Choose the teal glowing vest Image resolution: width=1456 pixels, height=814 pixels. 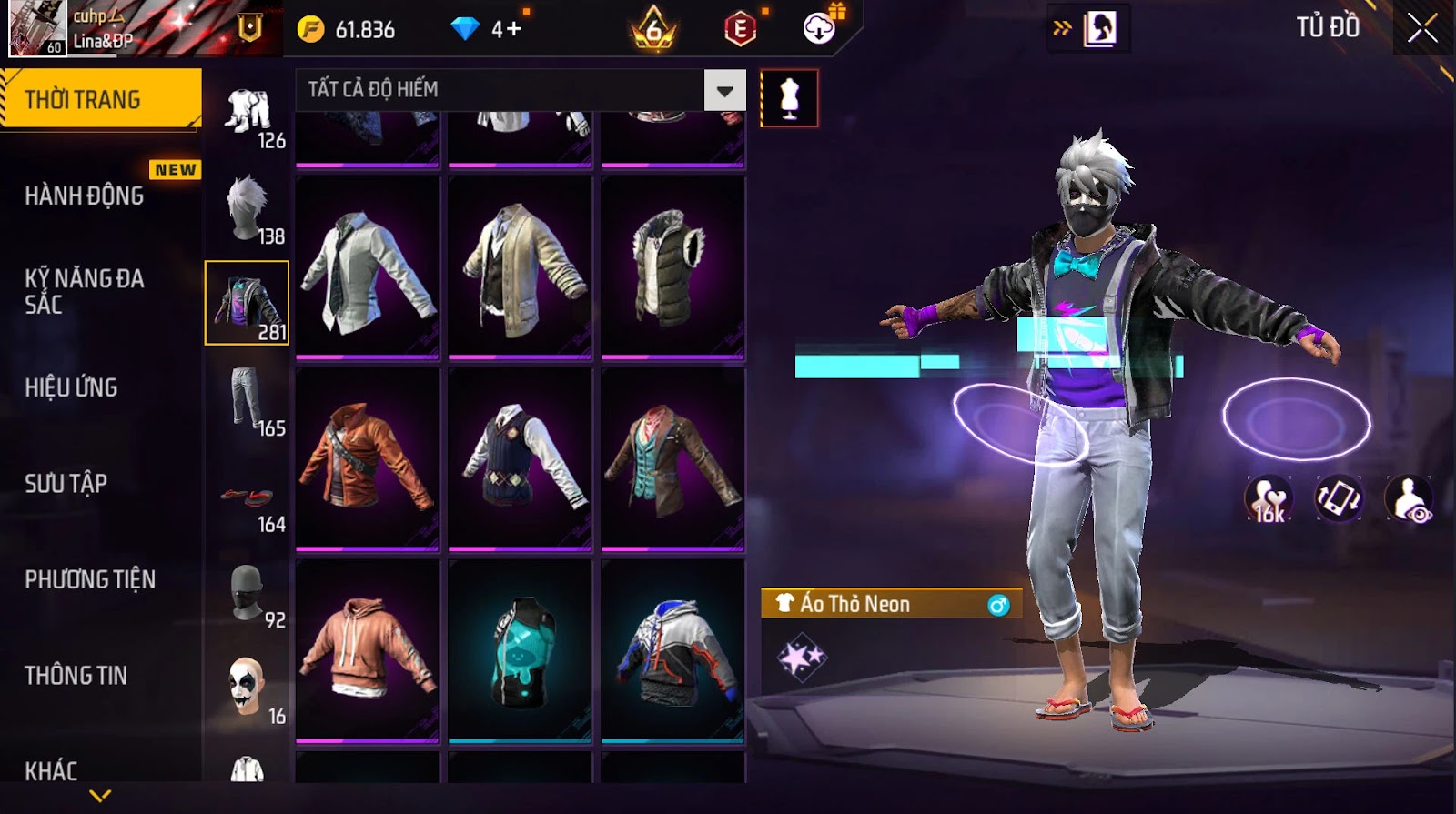[521, 651]
